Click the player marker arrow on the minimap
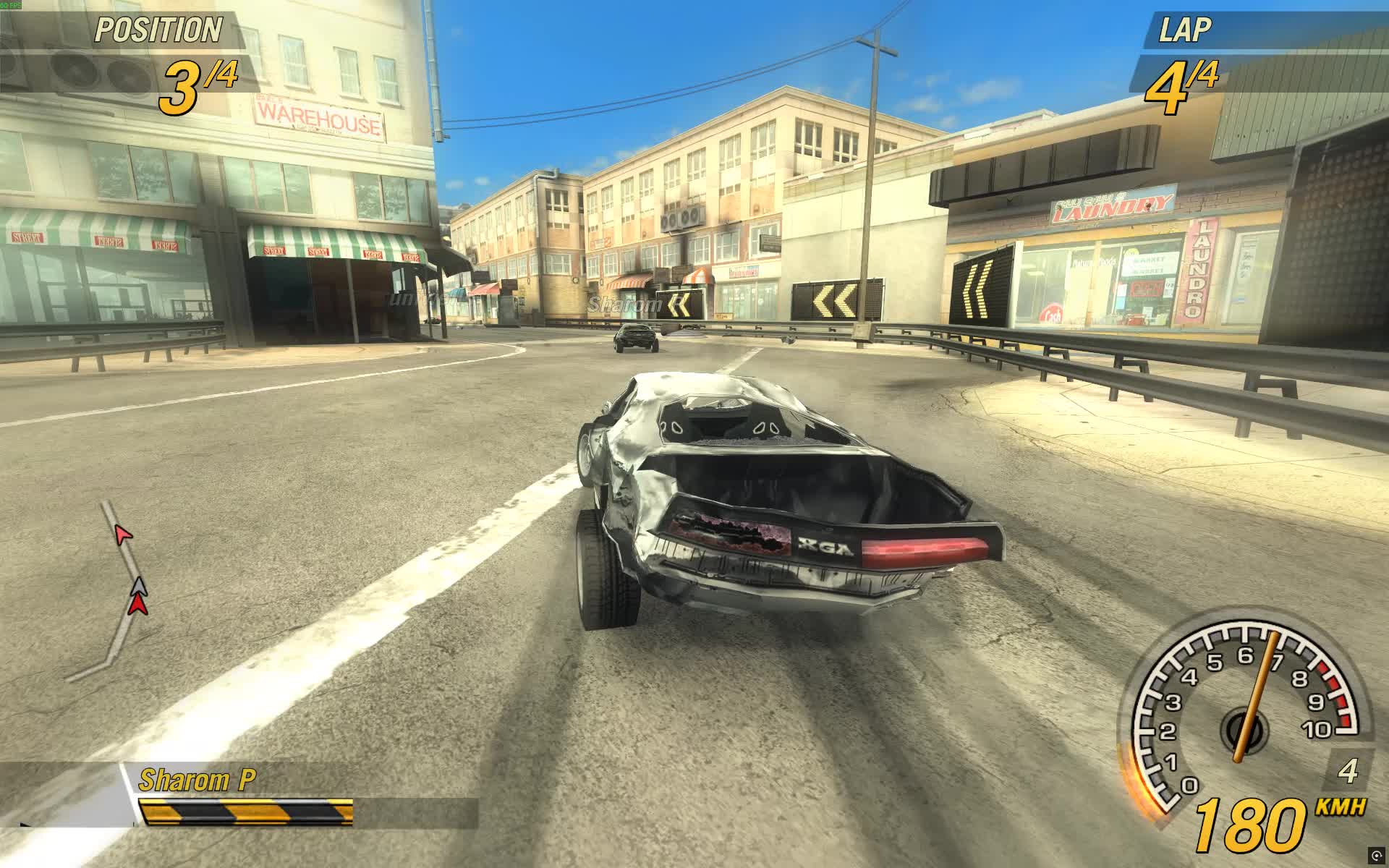Image resolution: width=1389 pixels, height=868 pixels. [x=138, y=605]
